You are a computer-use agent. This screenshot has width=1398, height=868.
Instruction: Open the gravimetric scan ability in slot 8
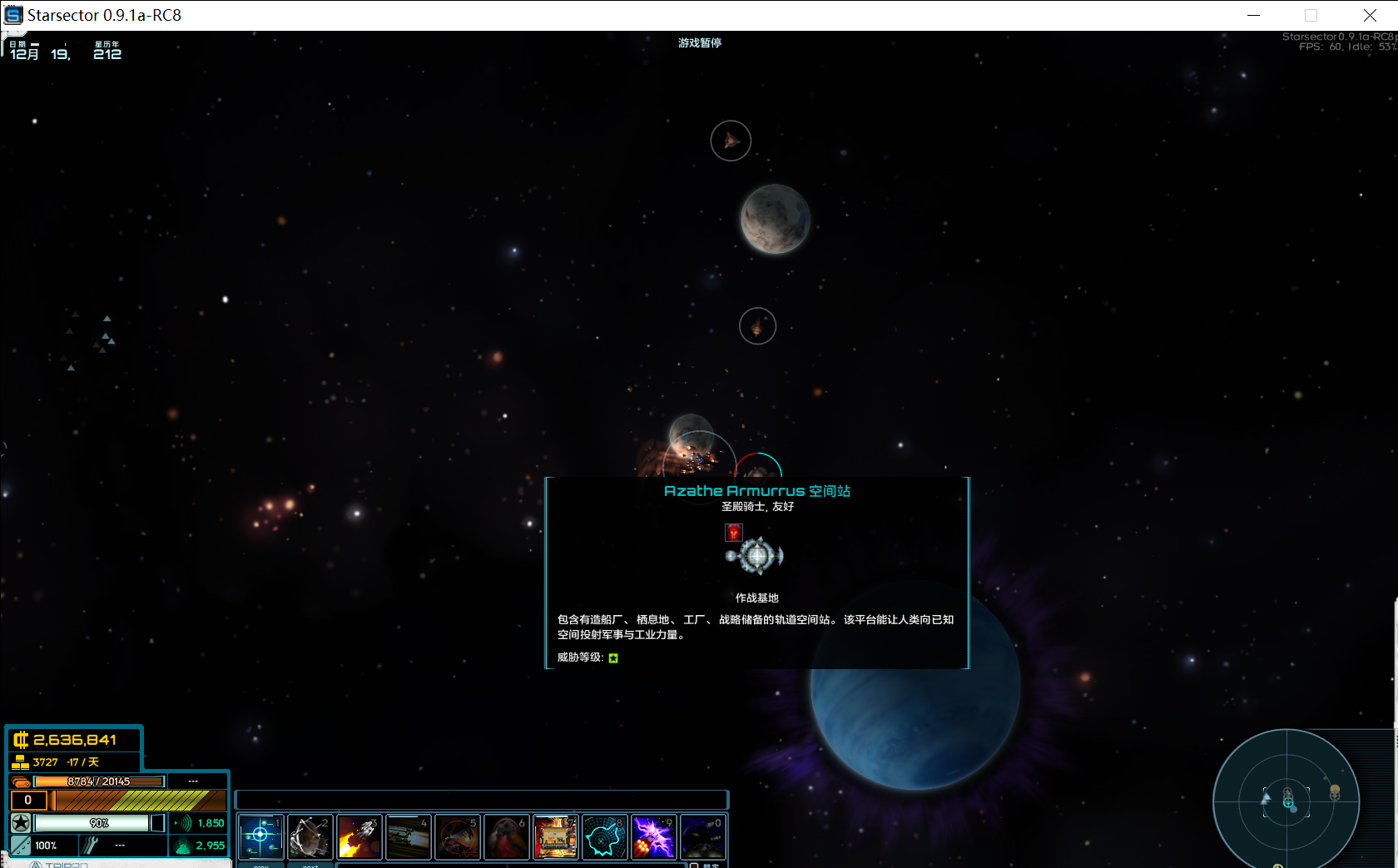coord(604,836)
